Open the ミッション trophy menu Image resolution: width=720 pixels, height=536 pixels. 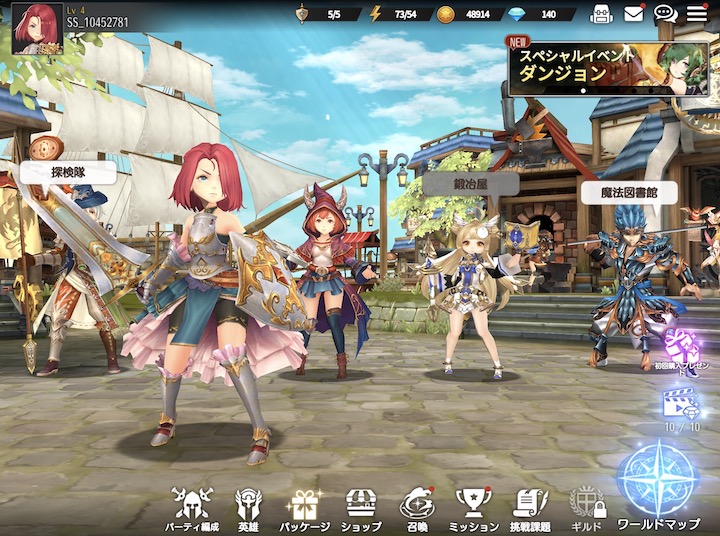click(474, 508)
